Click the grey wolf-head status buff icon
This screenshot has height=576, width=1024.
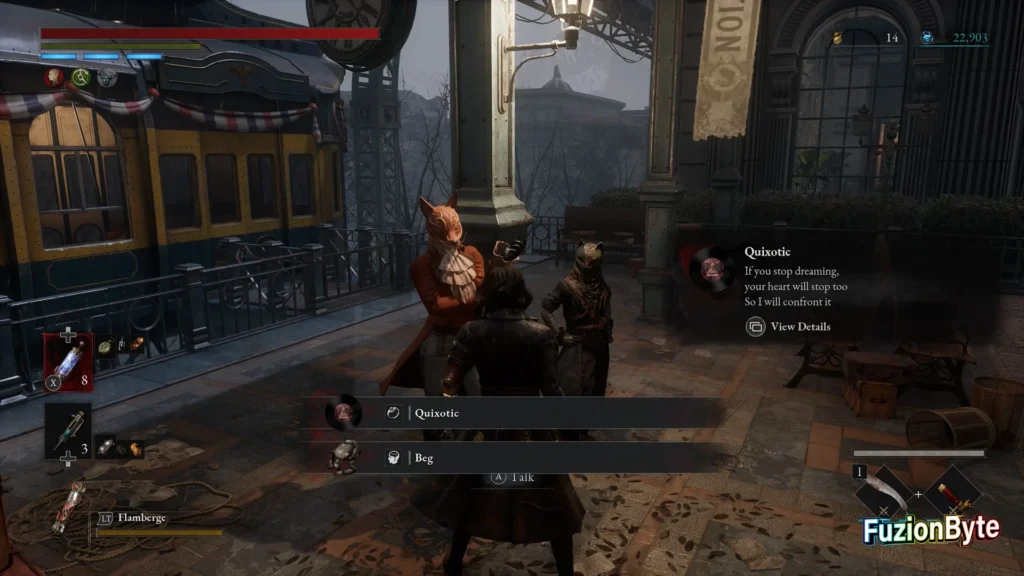tap(107, 77)
